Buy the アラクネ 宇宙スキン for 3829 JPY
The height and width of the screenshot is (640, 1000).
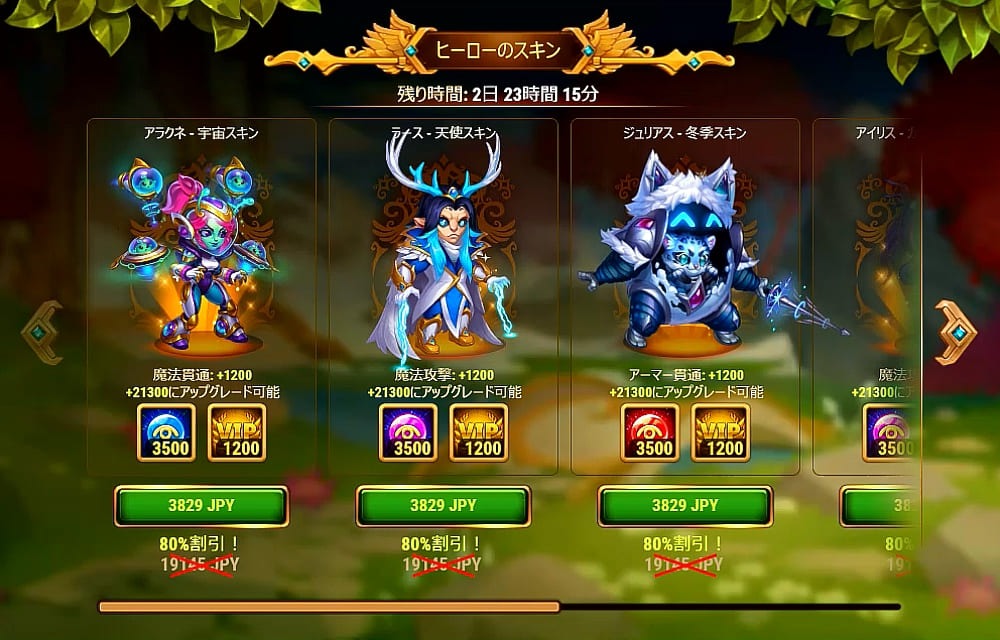(201, 506)
